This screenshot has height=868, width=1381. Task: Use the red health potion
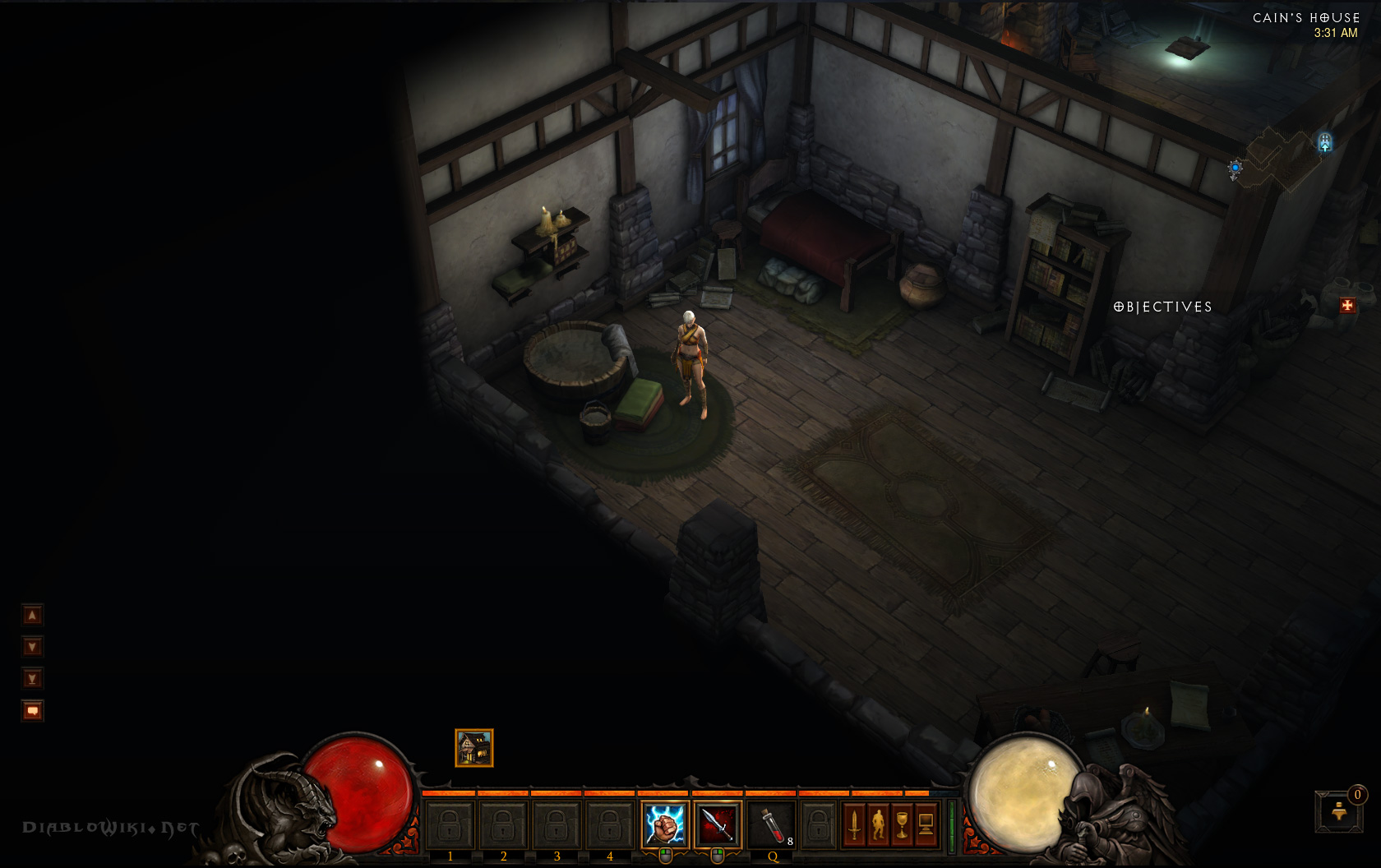click(771, 824)
